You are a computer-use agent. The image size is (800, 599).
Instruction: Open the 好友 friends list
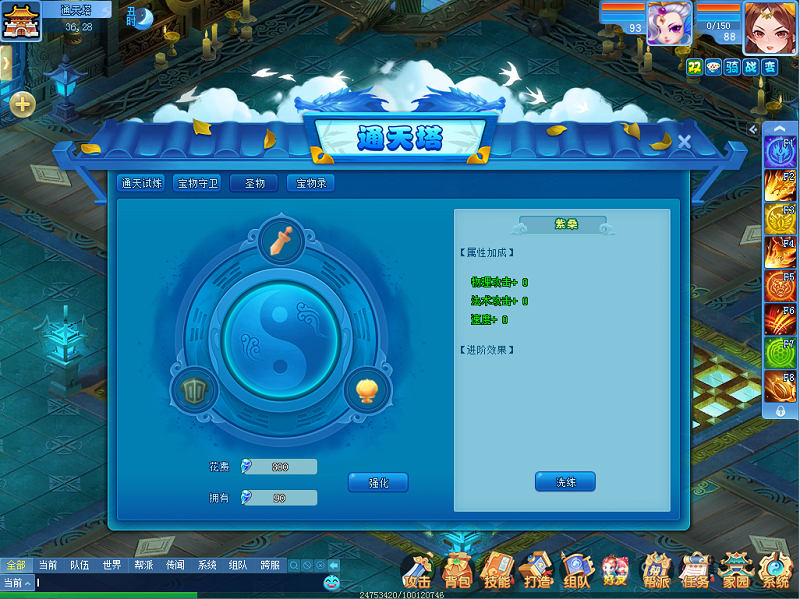pyautogui.click(x=615, y=571)
